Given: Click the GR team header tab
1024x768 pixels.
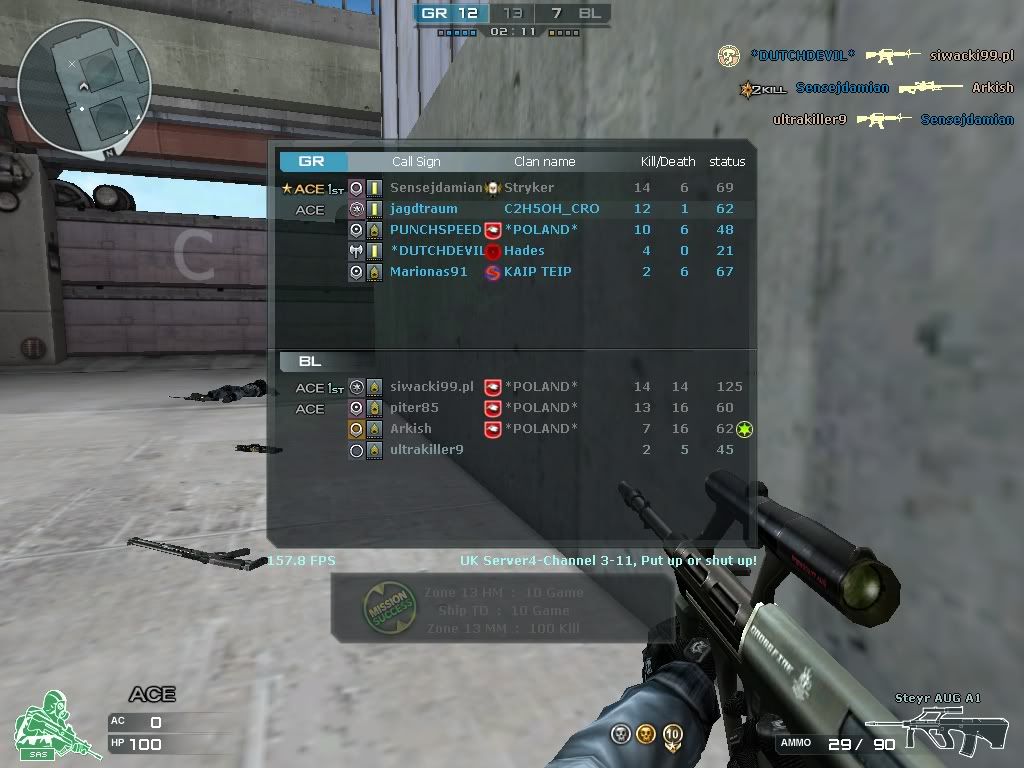Looking at the screenshot, I should tap(312, 161).
